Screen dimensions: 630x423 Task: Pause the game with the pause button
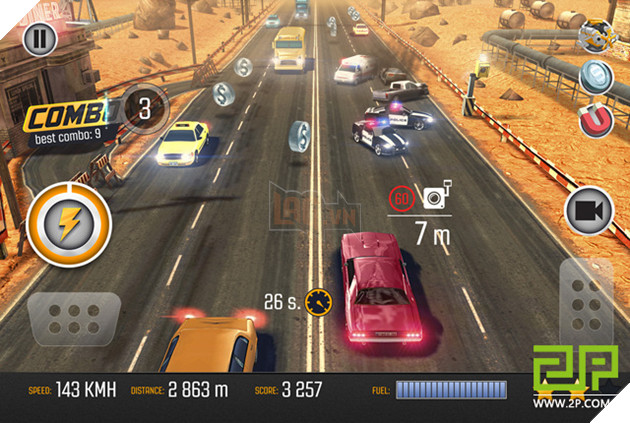point(38,41)
